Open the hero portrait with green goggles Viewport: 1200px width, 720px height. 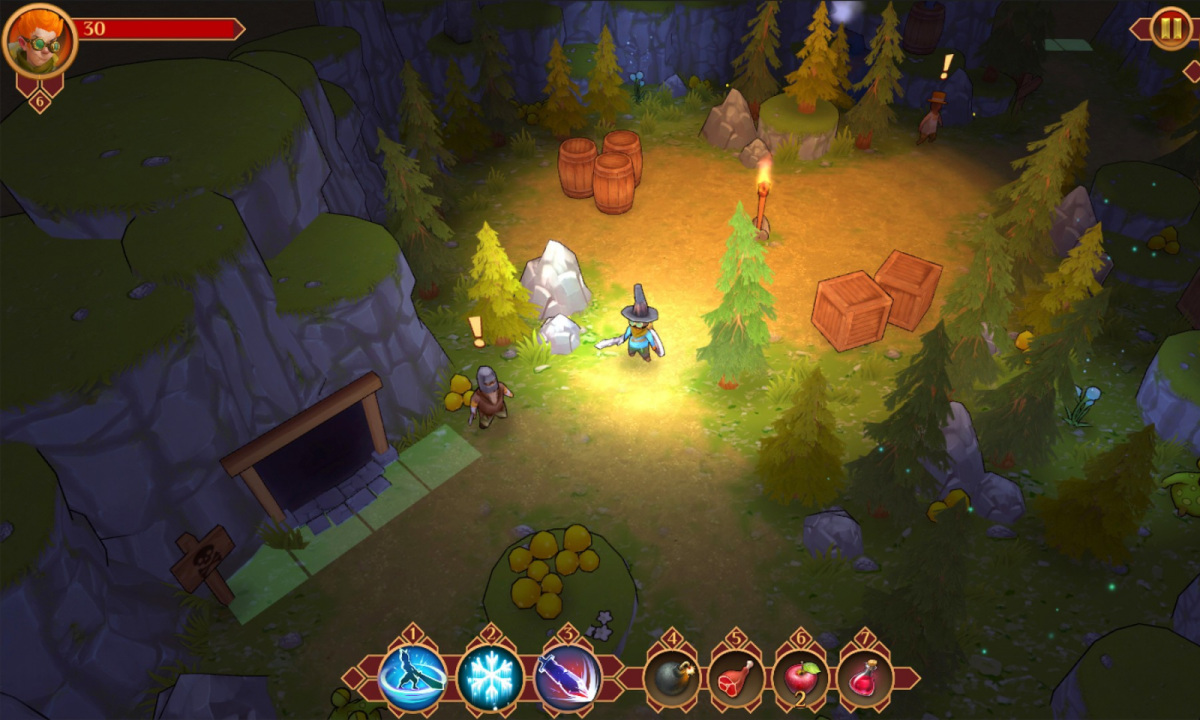40,41
